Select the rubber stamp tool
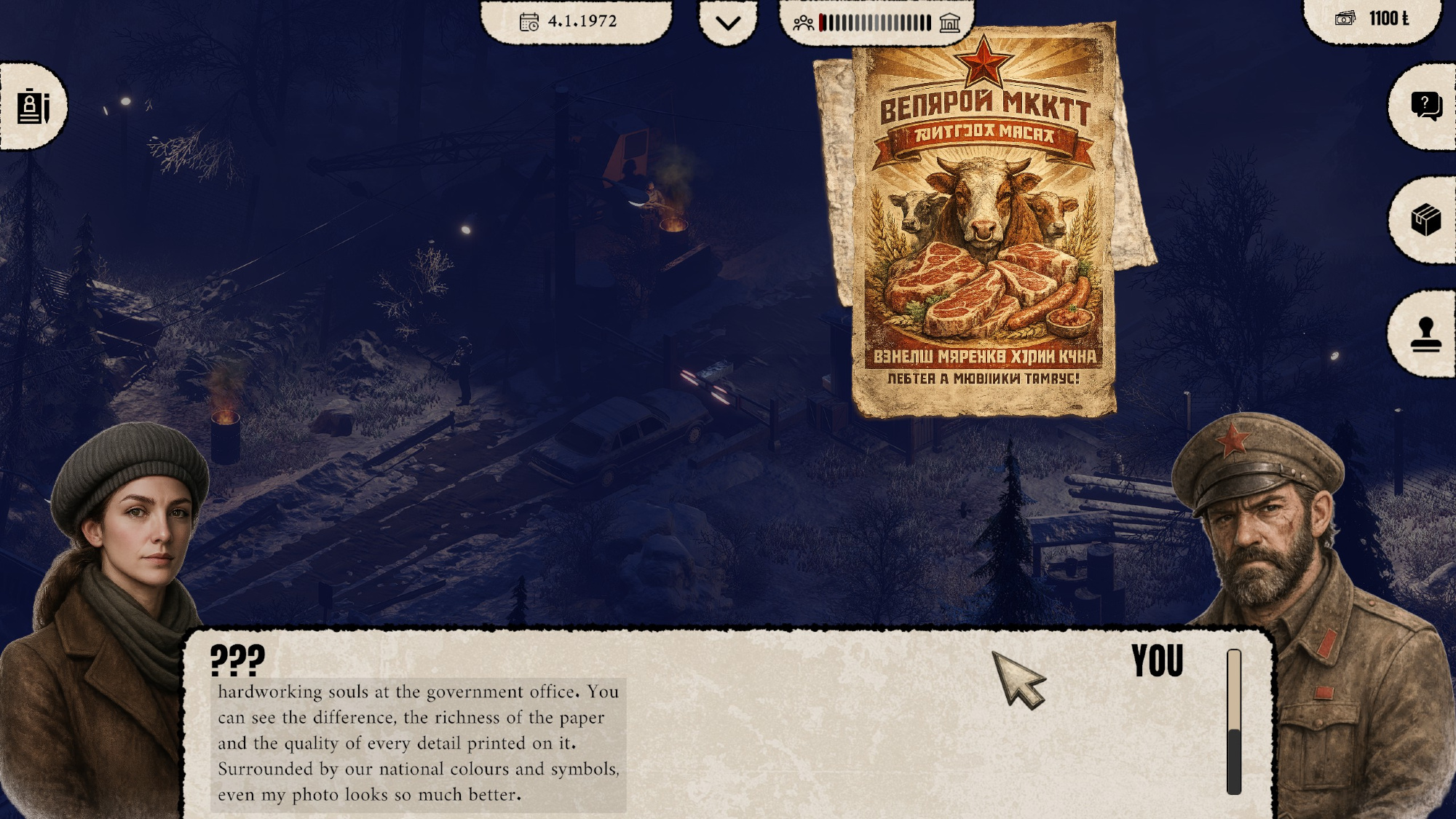Viewport: 1456px width, 819px height. [1425, 334]
